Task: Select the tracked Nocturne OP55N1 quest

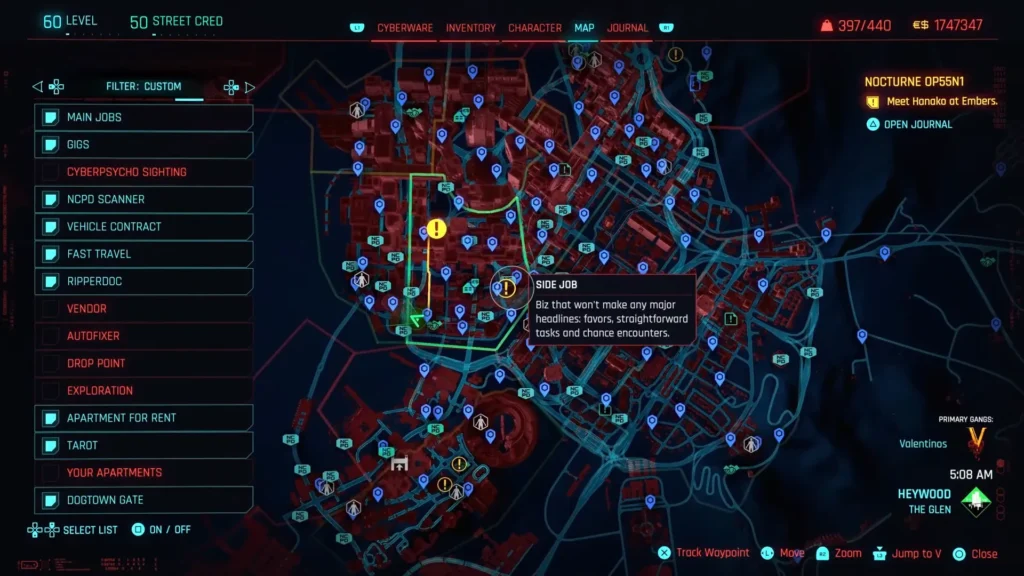Action: [920, 82]
